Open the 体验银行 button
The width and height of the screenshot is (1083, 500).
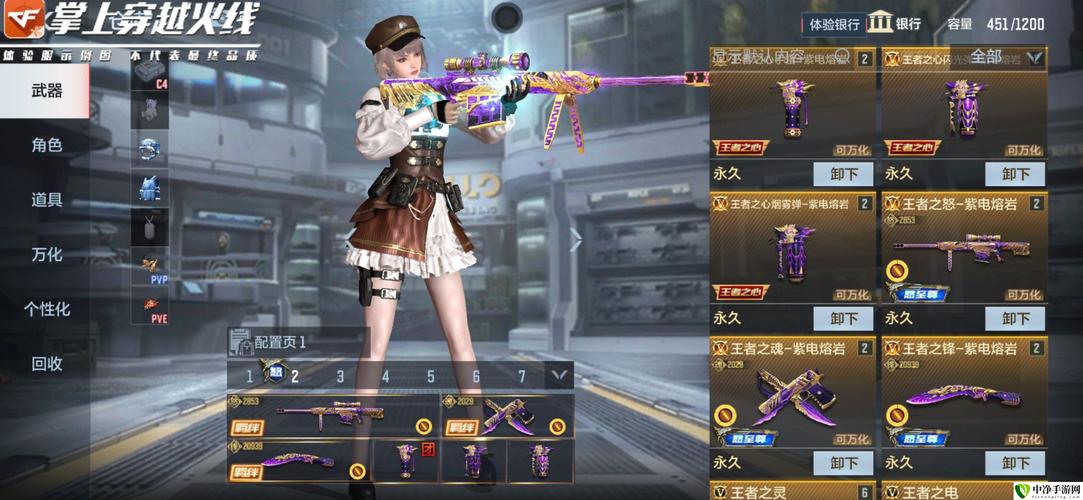(833, 24)
